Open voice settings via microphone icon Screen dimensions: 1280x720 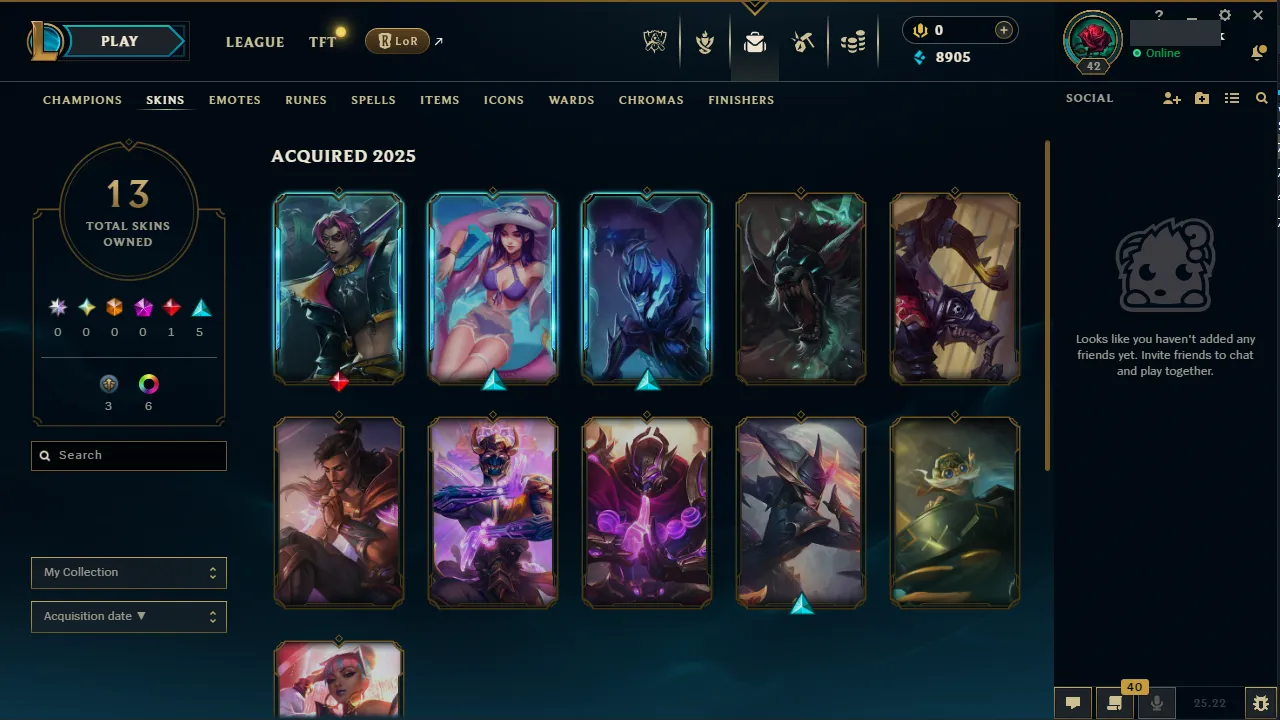1156,702
